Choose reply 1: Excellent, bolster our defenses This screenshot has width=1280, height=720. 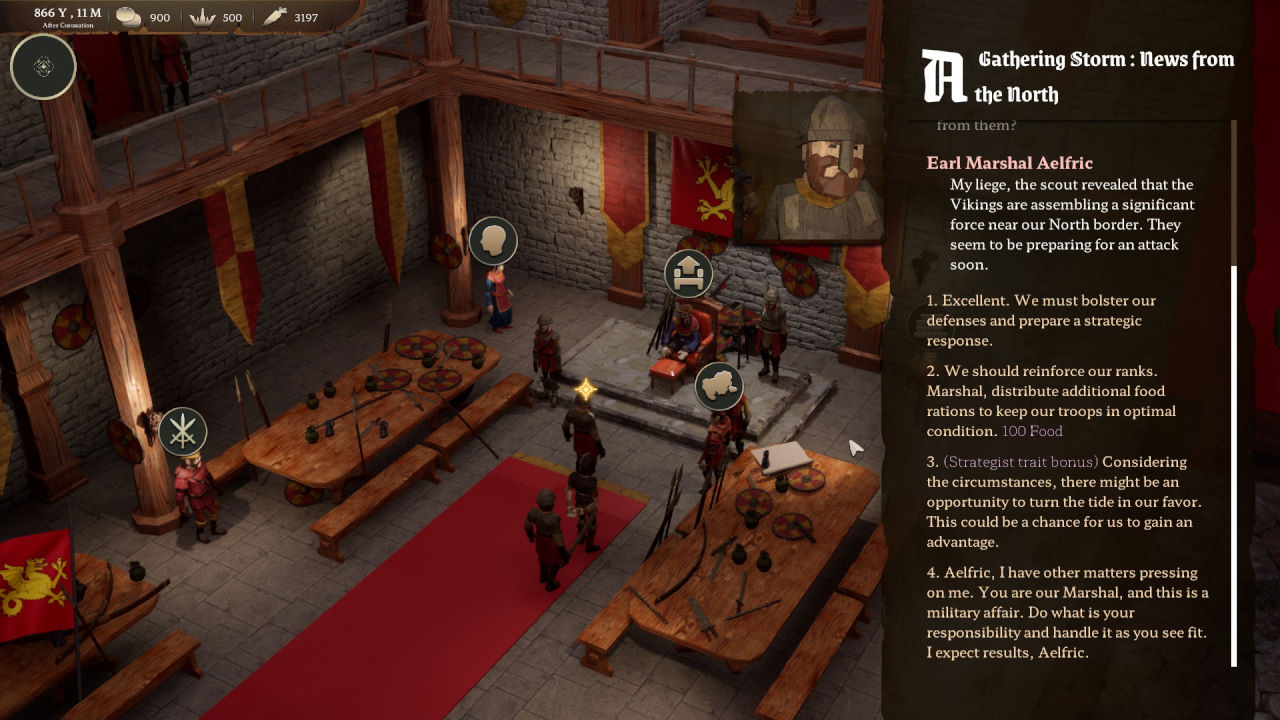tap(1040, 320)
